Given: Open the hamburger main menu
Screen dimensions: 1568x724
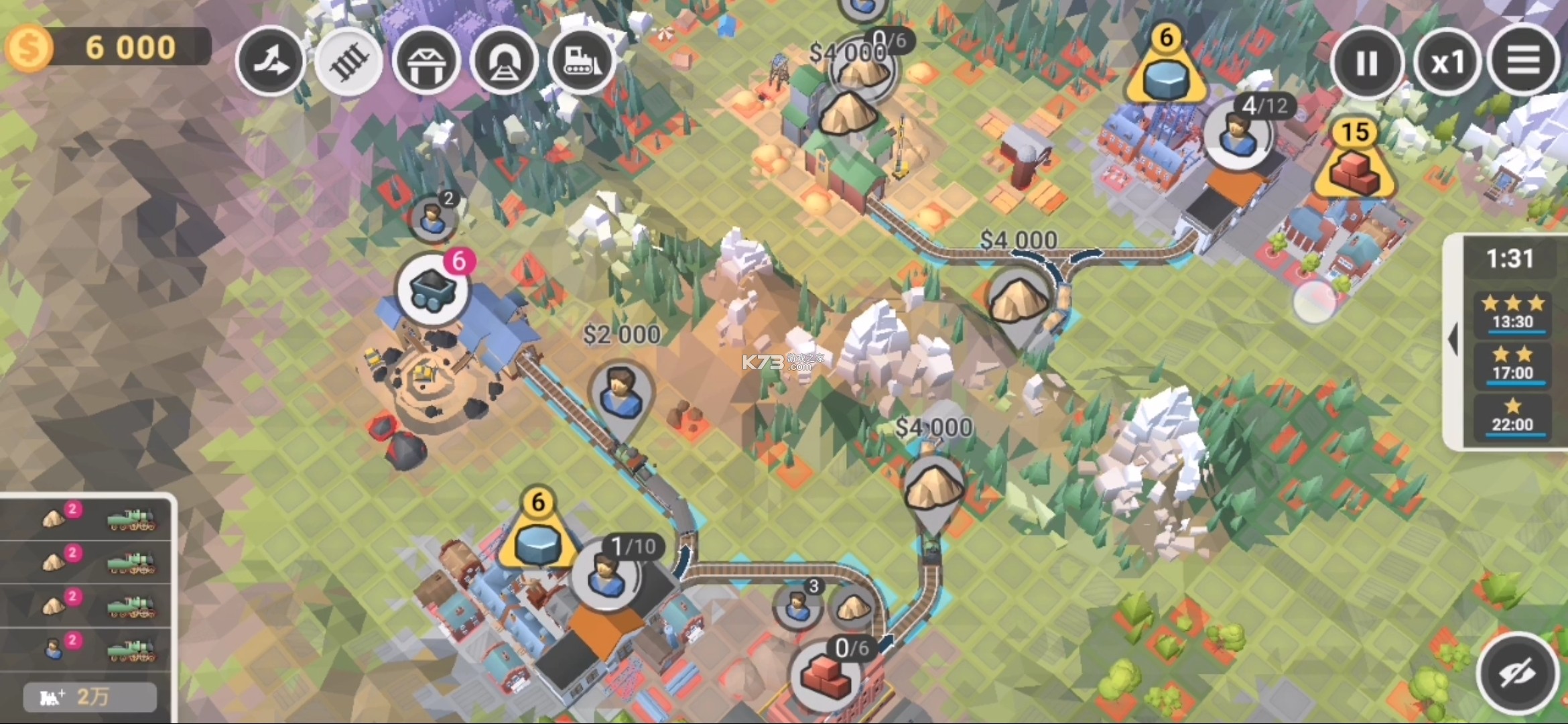Looking at the screenshot, I should tap(1523, 62).
